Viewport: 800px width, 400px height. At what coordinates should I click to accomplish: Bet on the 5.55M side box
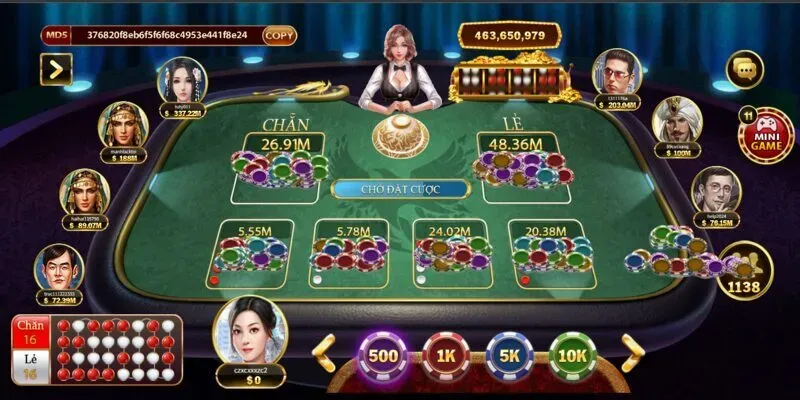pos(252,250)
